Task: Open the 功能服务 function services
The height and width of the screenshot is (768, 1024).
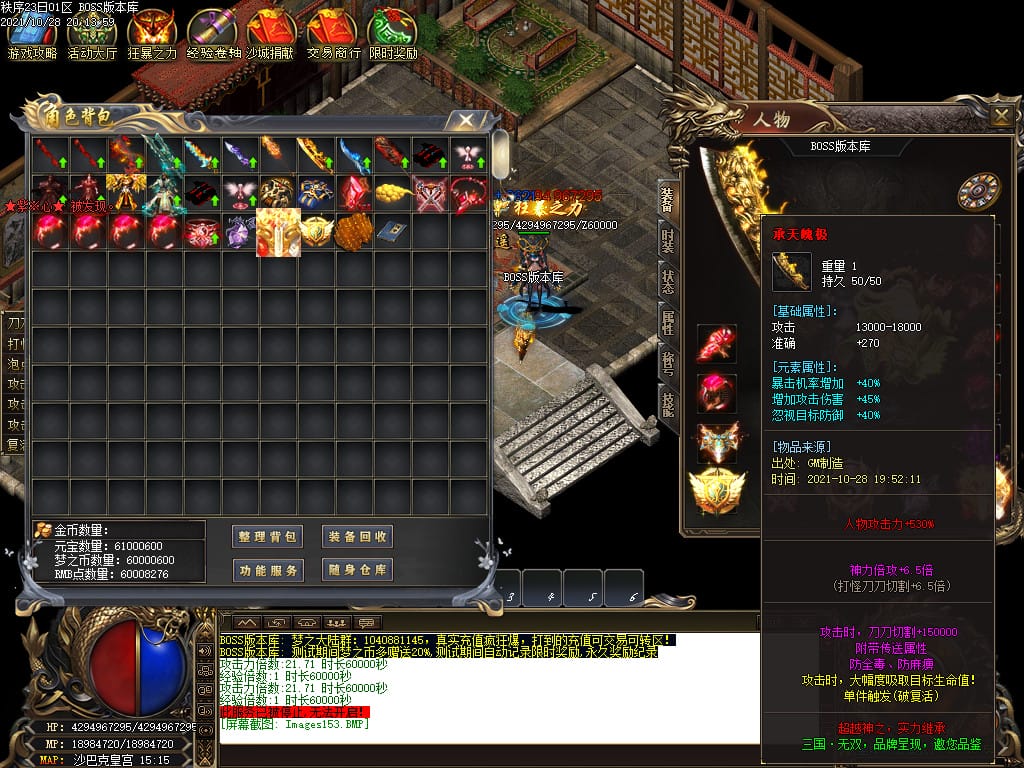Action: click(x=267, y=570)
